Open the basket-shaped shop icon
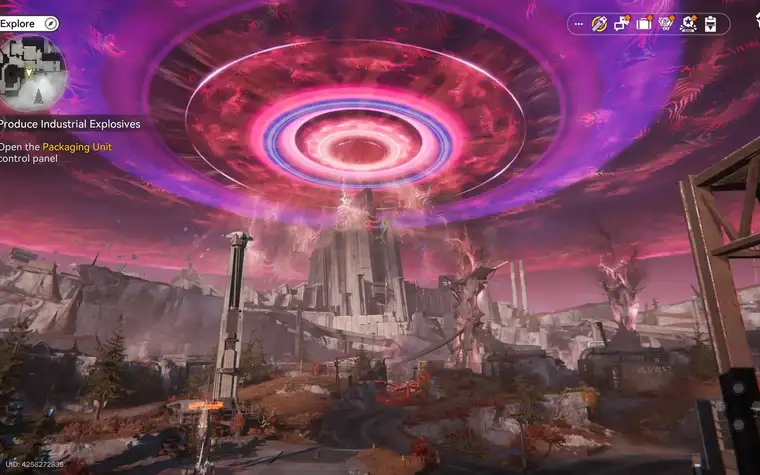 tap(666, 23)
